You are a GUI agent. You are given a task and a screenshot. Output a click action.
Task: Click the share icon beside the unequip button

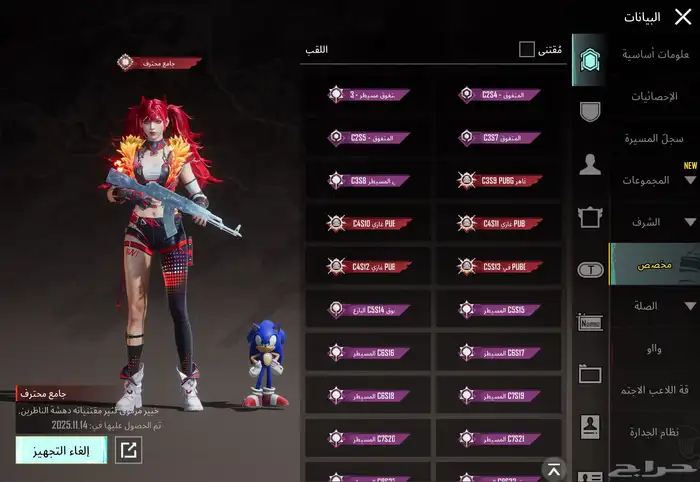129,450
